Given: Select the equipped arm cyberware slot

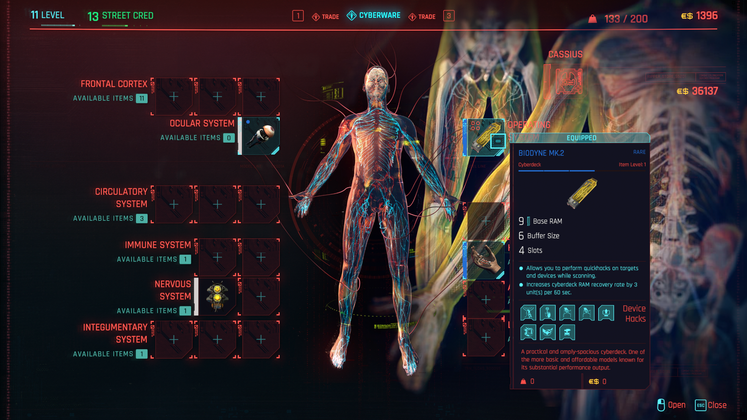Looking at the screenshot, I should click(487, 259).
